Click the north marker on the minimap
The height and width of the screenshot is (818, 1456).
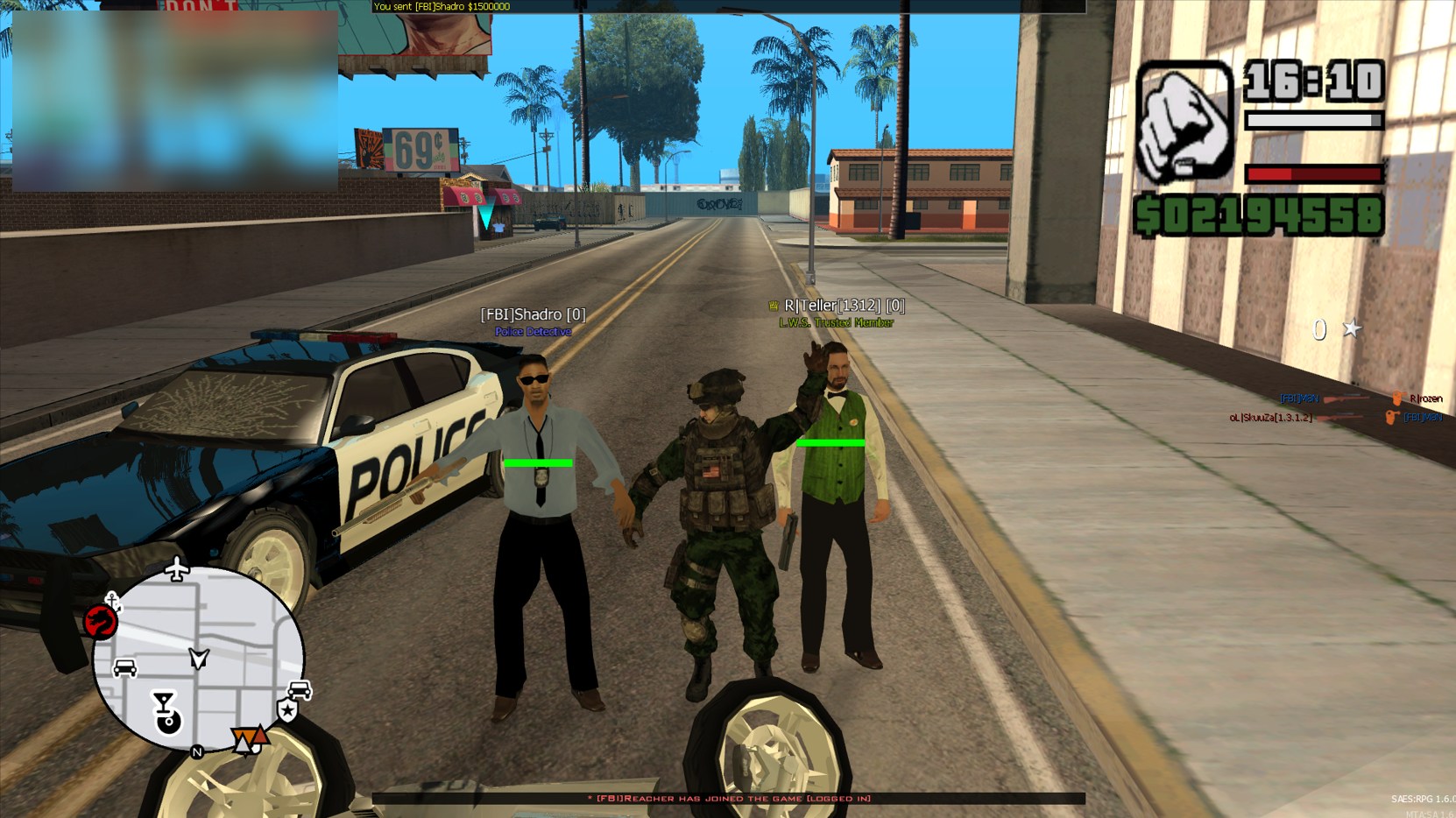[x=196, y=752]
